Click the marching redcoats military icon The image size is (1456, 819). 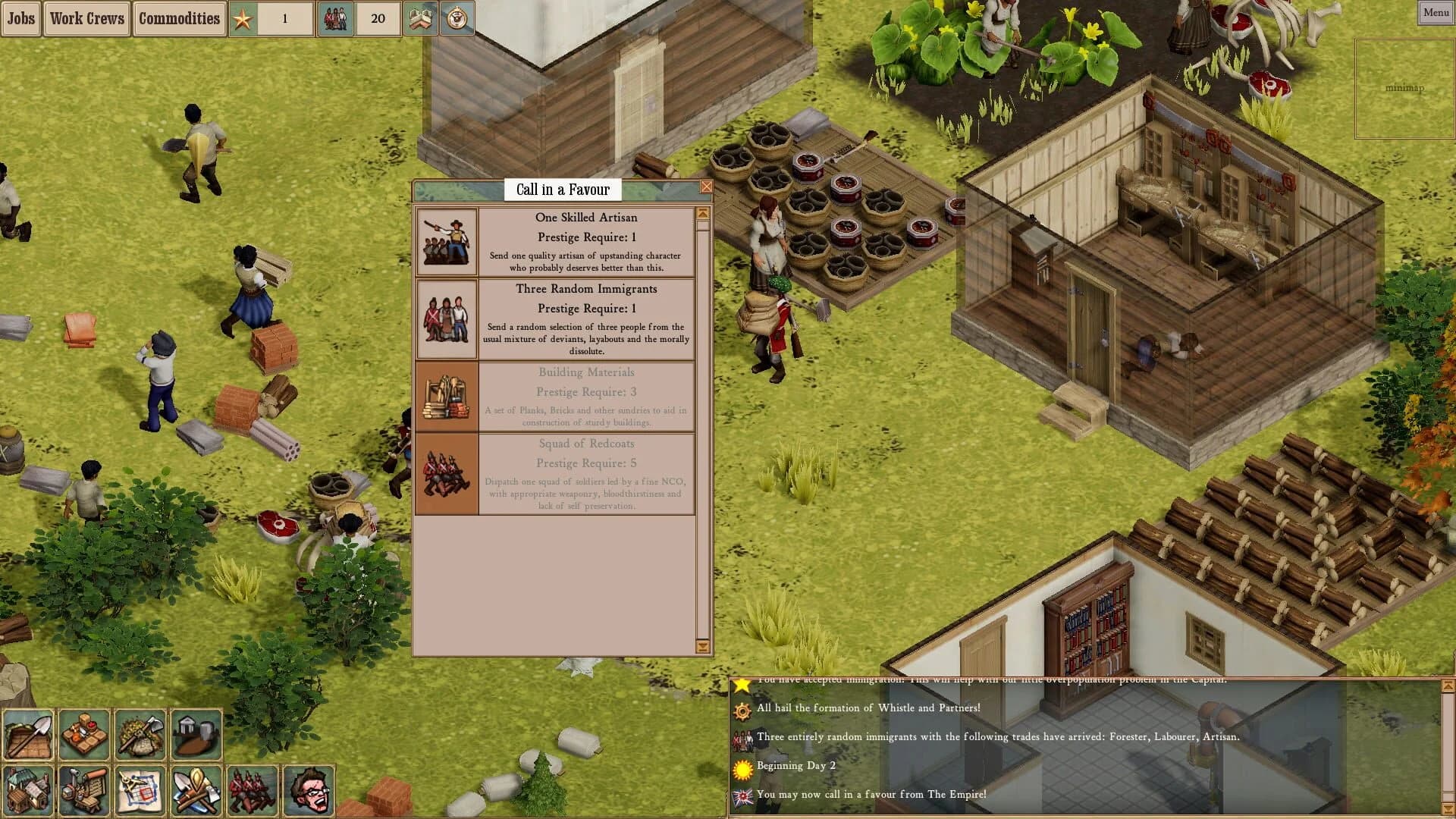(x=250, y=790)
